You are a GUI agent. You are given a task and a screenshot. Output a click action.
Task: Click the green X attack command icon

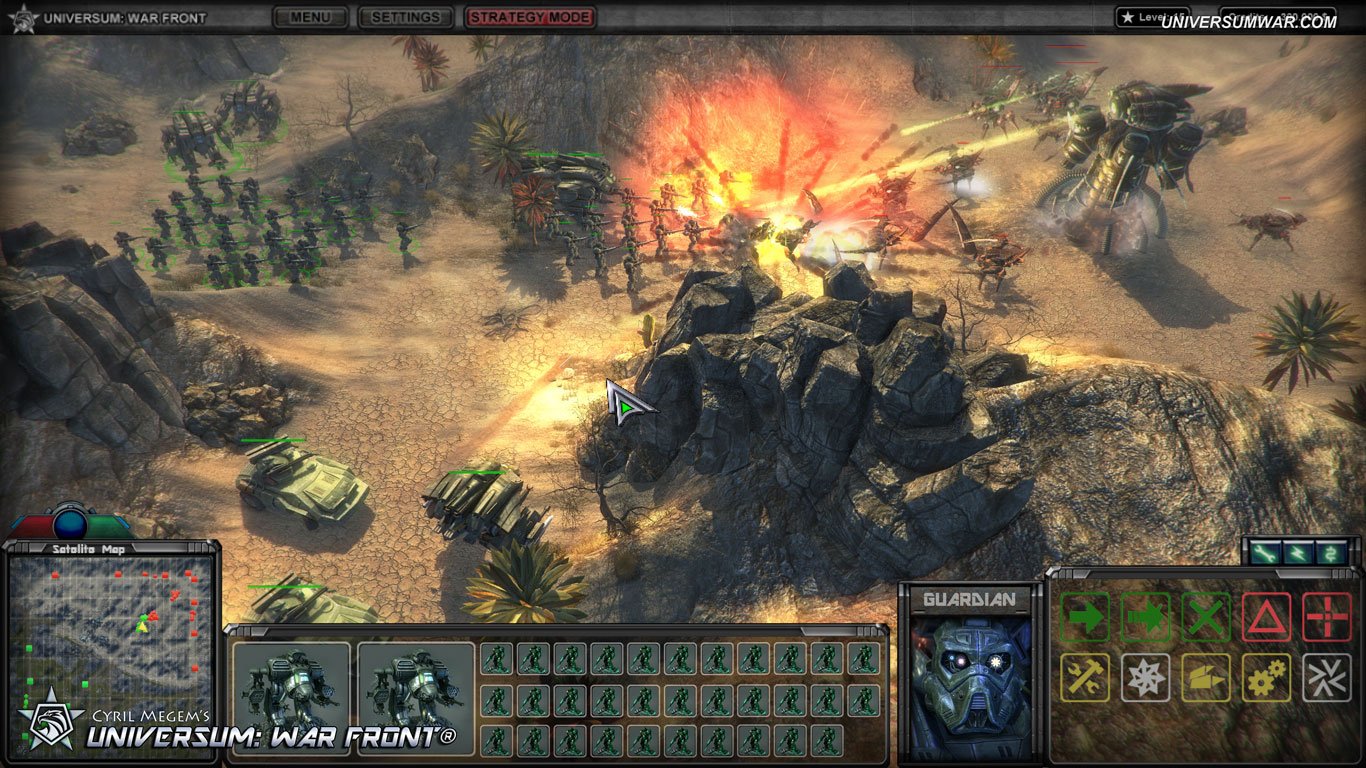pyautogui.click(x=1204, y=617)
